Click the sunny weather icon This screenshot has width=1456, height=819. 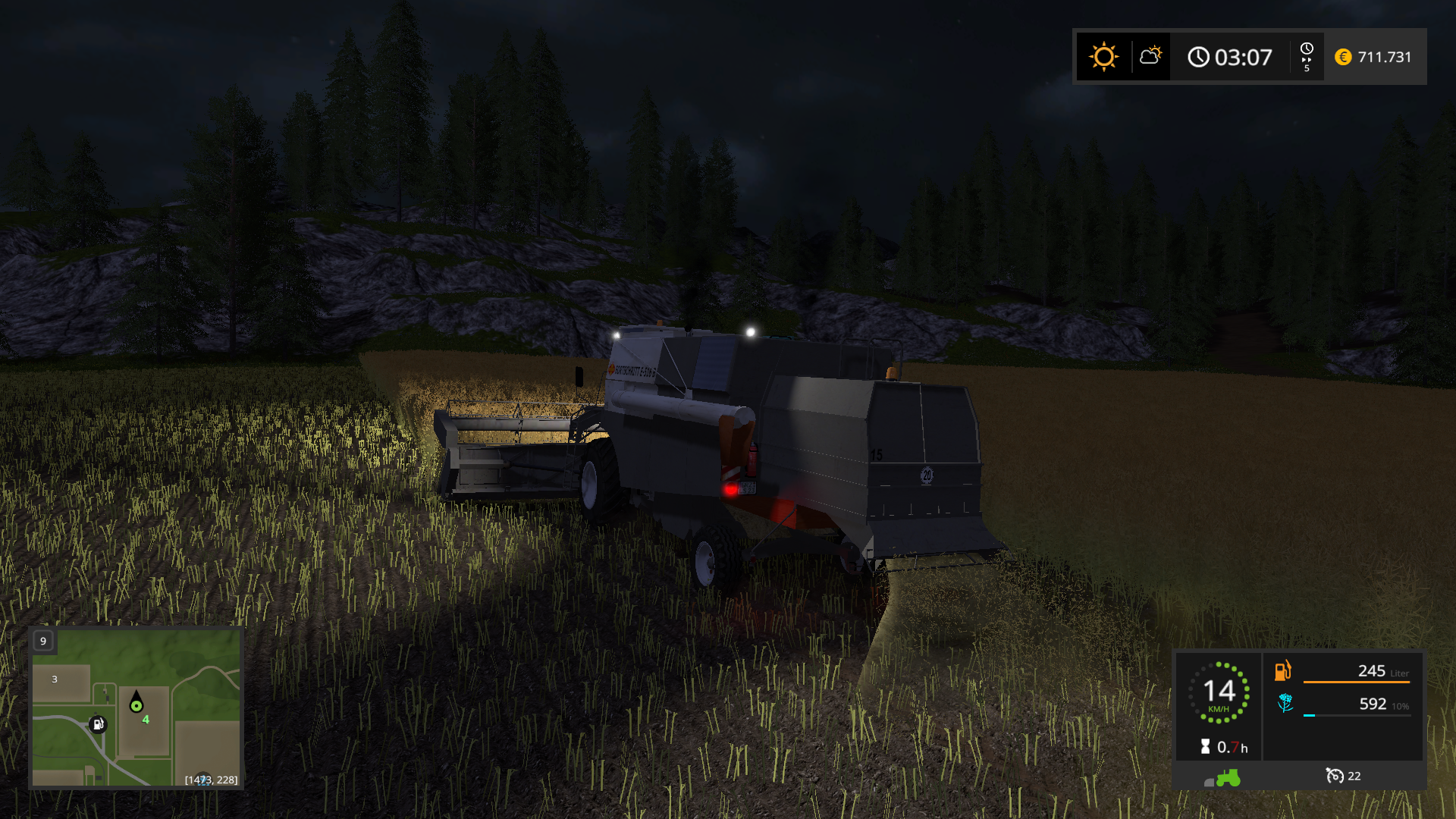click(x=1103, y=57)
